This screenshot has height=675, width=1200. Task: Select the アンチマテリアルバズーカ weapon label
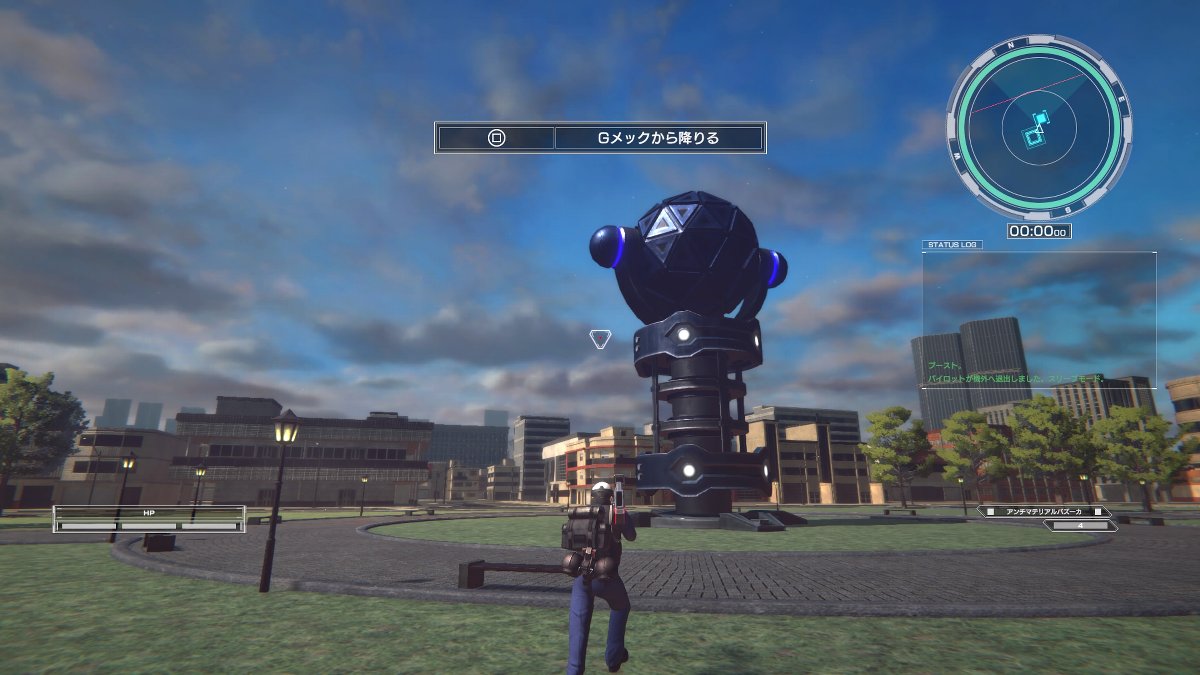(1047, 511)
